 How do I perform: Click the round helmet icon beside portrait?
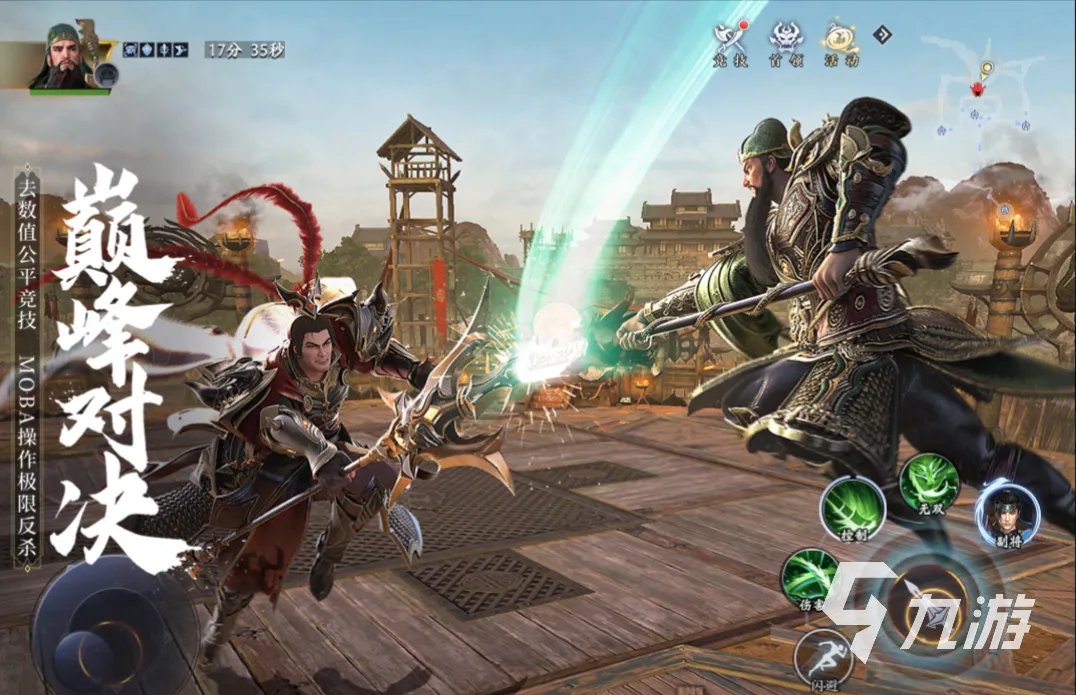107,74
